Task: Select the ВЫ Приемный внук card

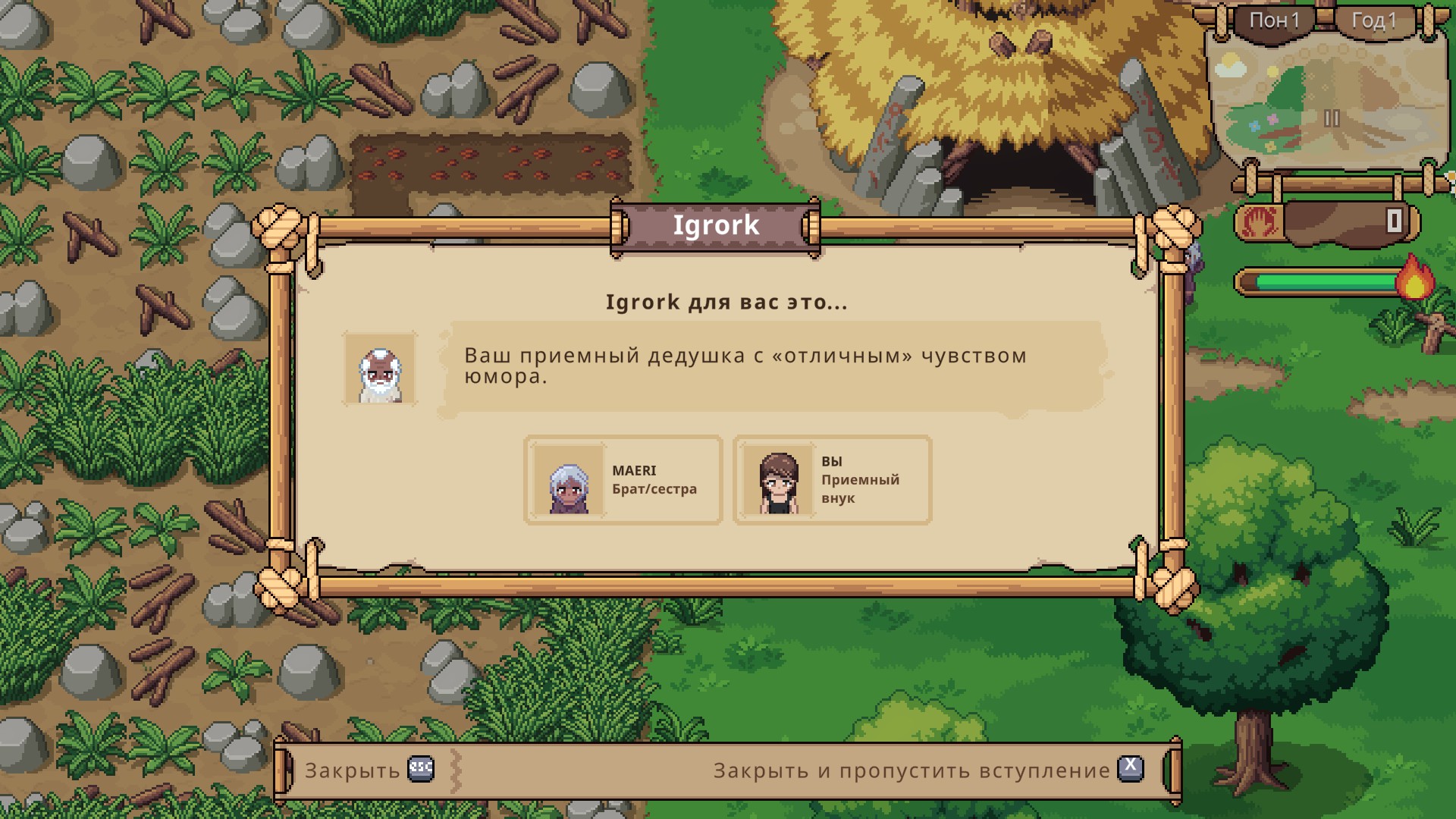Action: (x=832, y=480)
